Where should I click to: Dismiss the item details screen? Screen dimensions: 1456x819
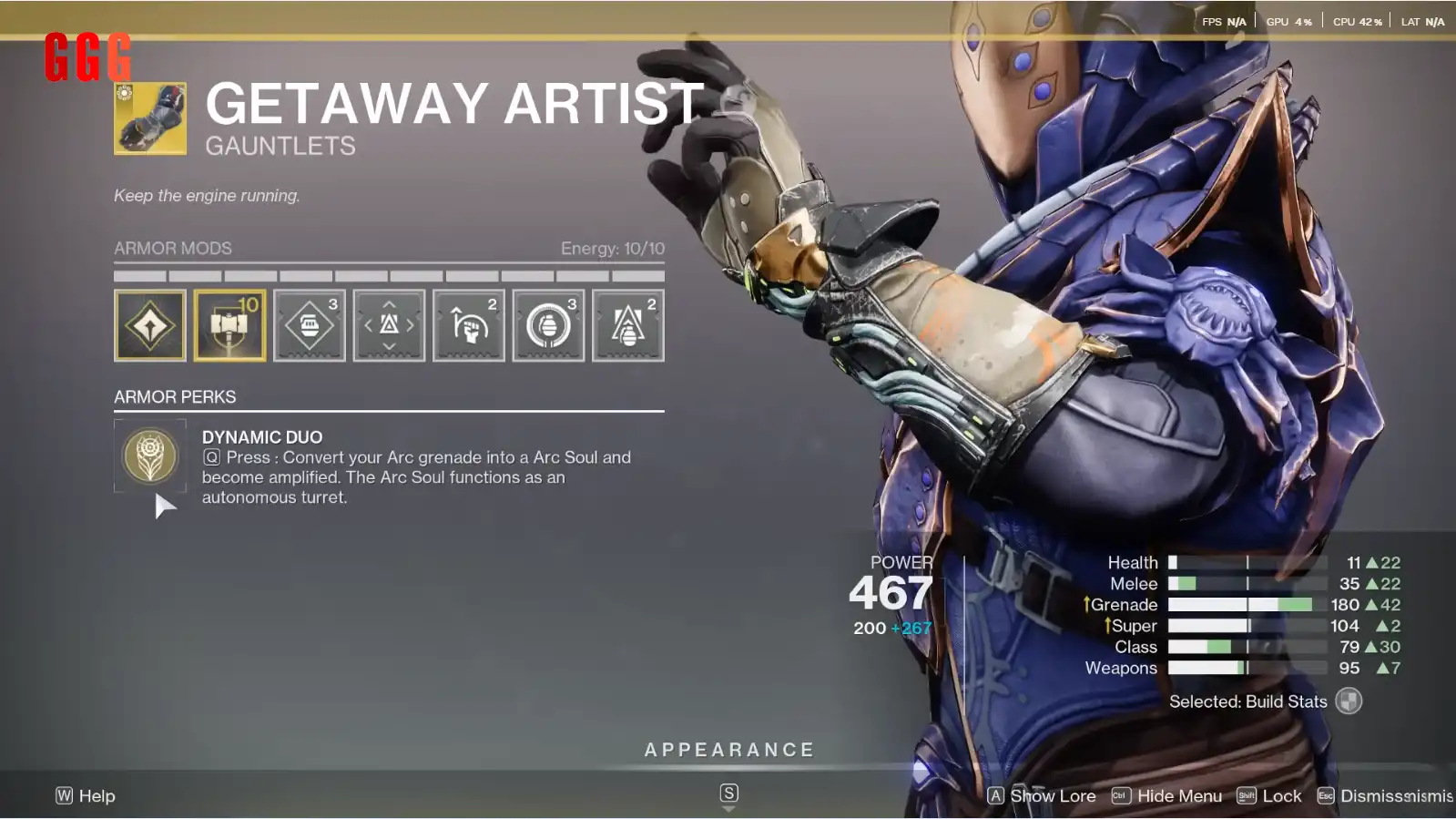1385,796
